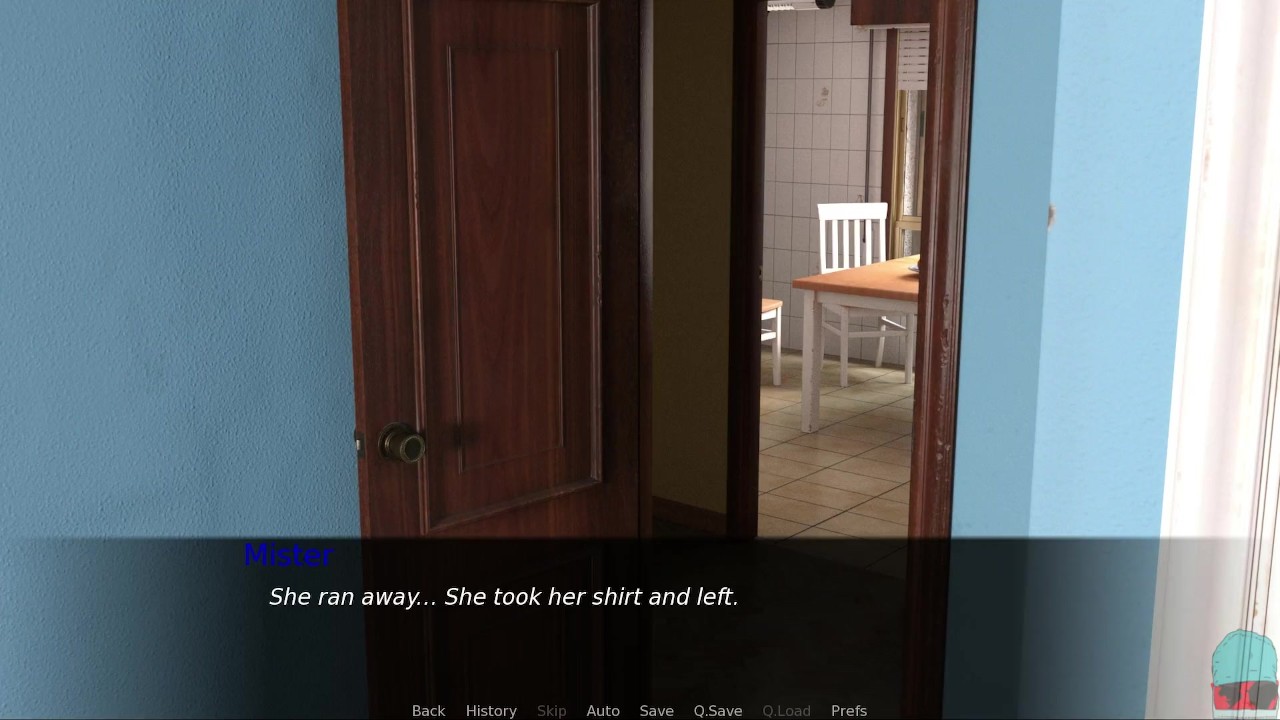Go back one dialogue line

pos(428,710)
